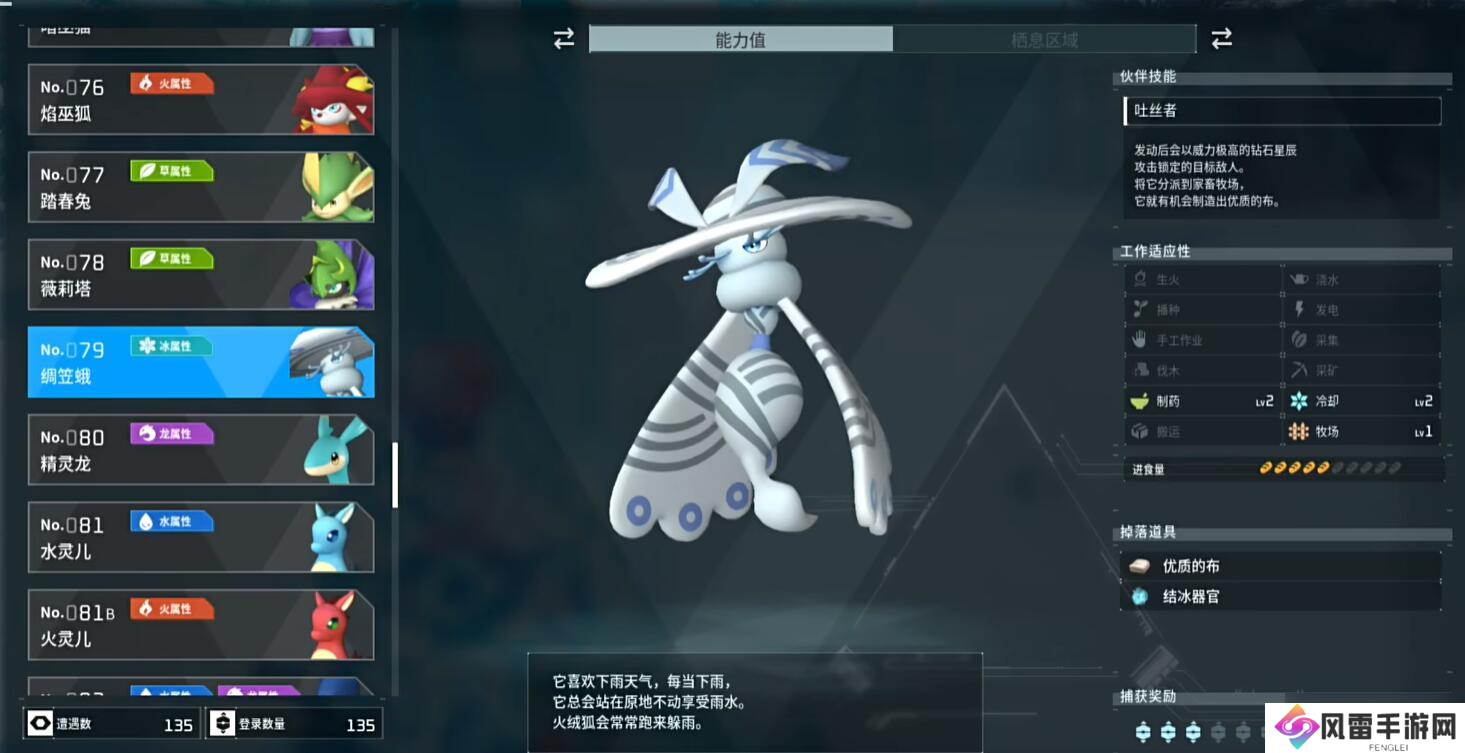Click the 手工作业 (handiwork) hand icon
The image size is (1465, 753).
pyautogui.click(x=1141, y=340)
